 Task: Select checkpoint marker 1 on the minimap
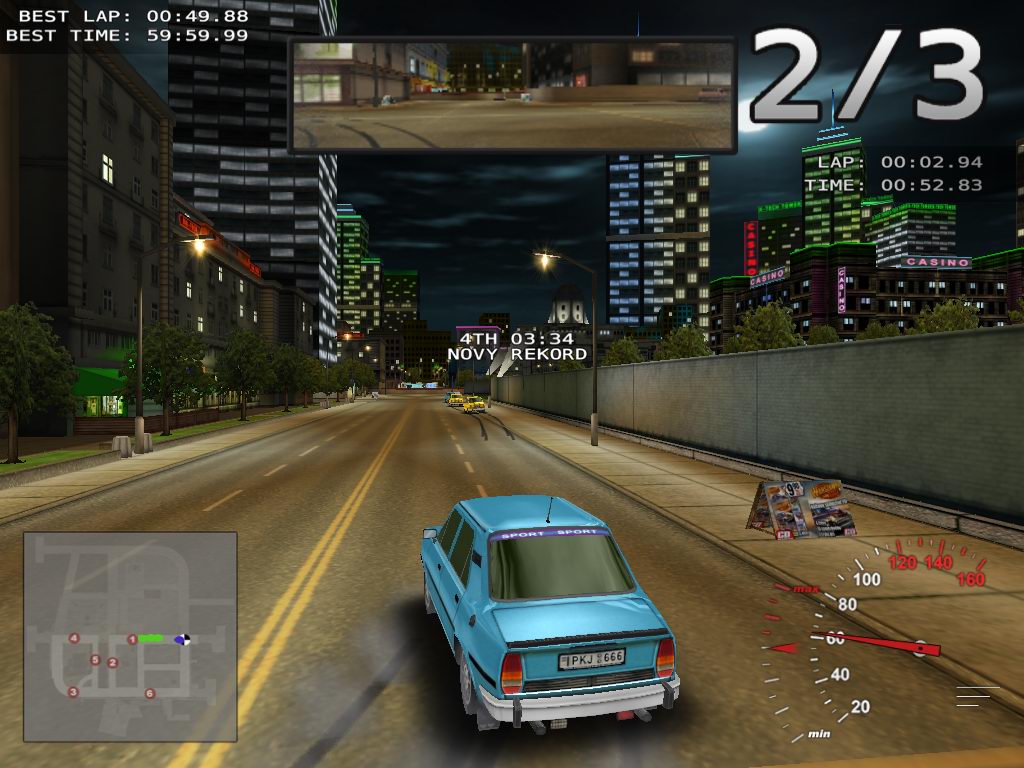(132, 639)
